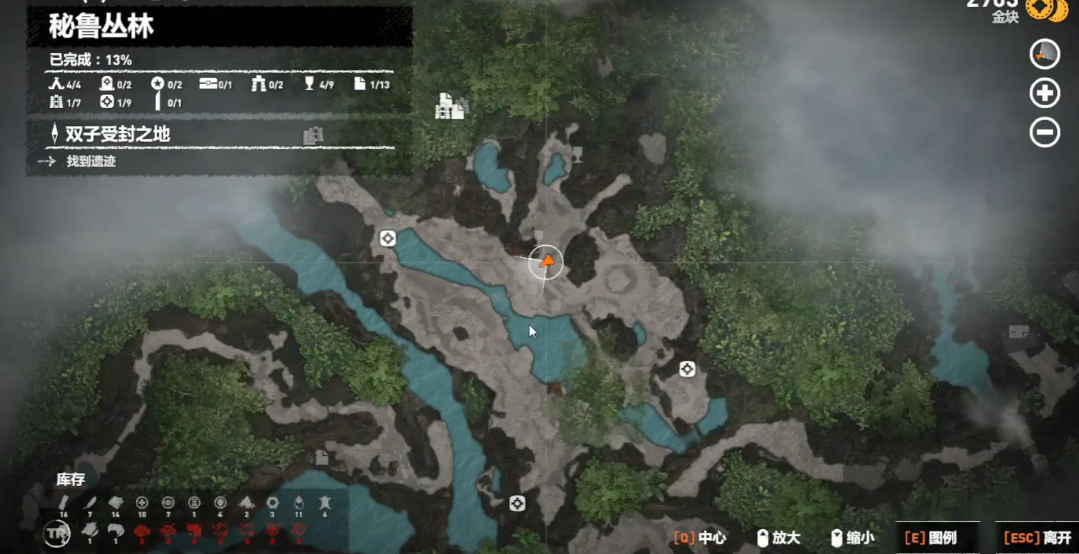Select the document page marker on the map
Viewport: 1079px width, 554px height.
tap(322, 458)
